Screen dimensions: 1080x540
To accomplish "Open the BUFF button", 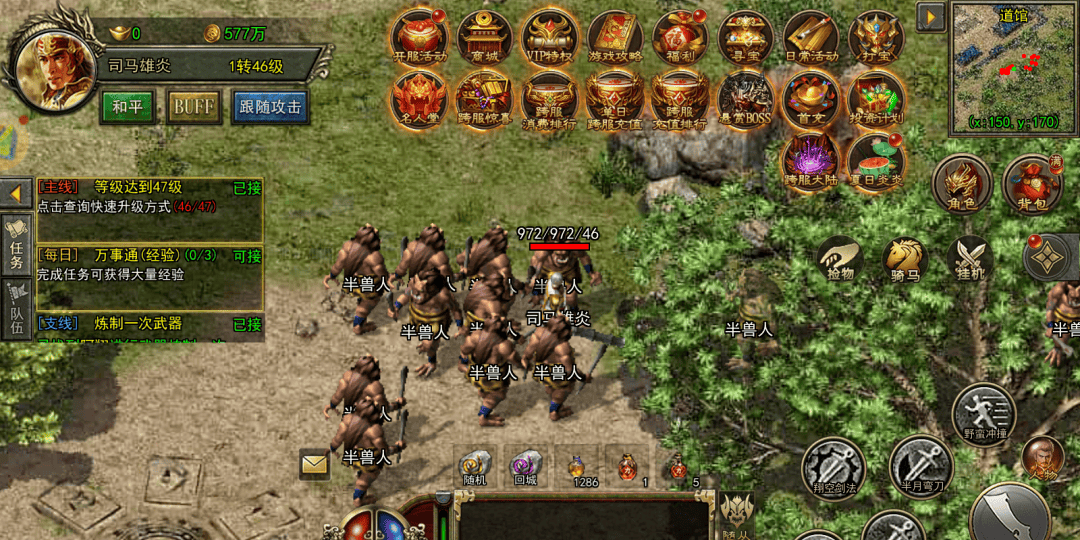I will coord(194,107).
